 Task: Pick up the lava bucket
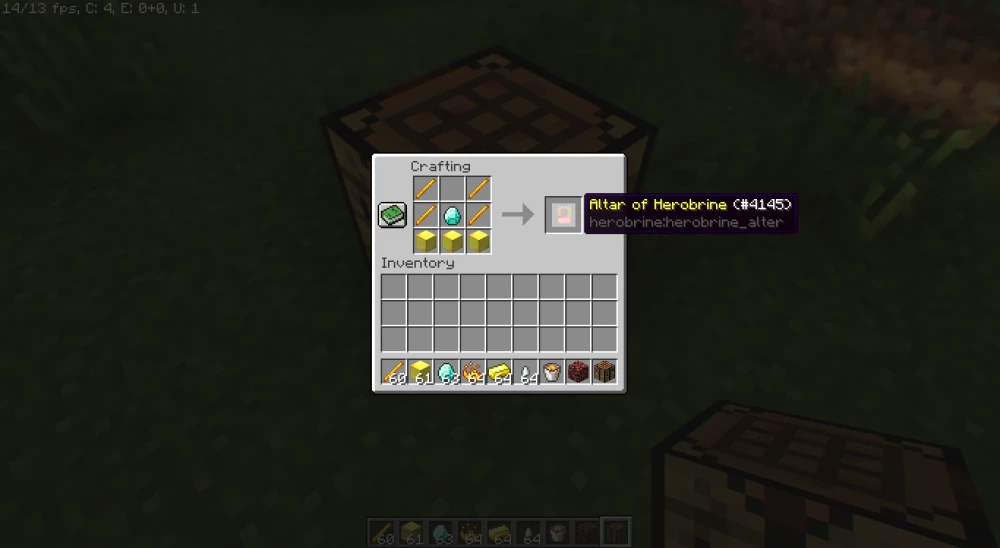point(551,373)
